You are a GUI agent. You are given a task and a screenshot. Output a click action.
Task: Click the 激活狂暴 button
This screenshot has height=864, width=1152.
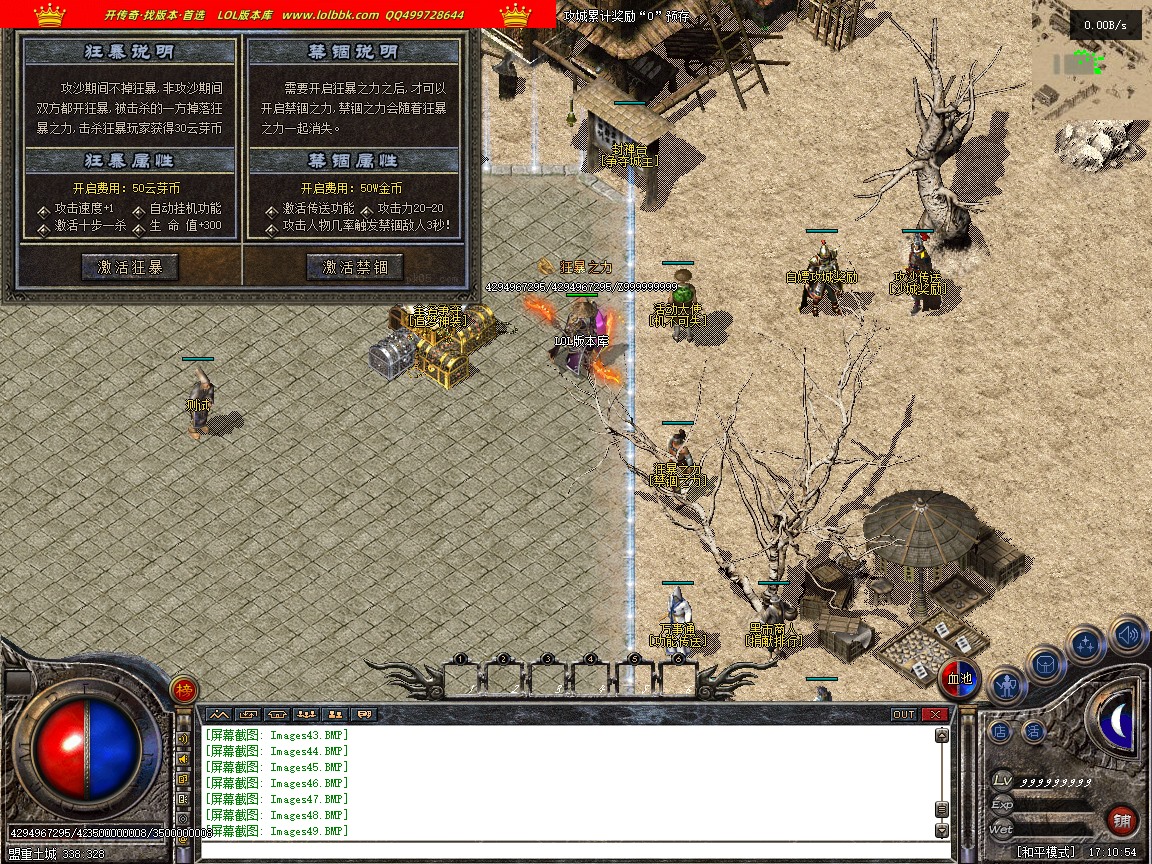pos(130,267)
